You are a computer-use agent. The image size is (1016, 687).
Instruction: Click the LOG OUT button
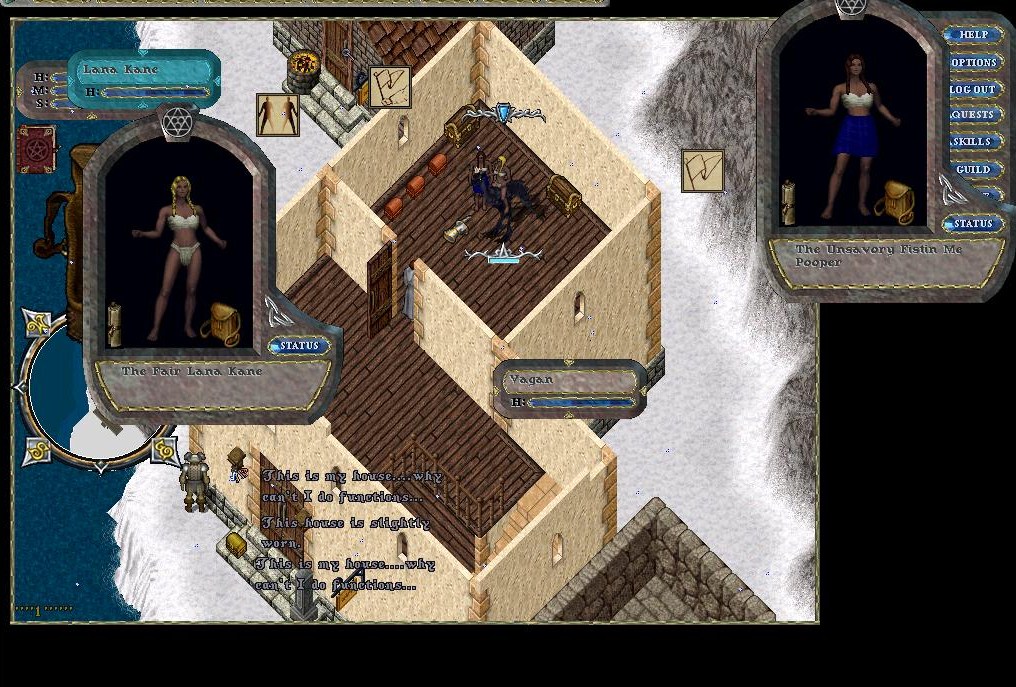pos(973,89)
